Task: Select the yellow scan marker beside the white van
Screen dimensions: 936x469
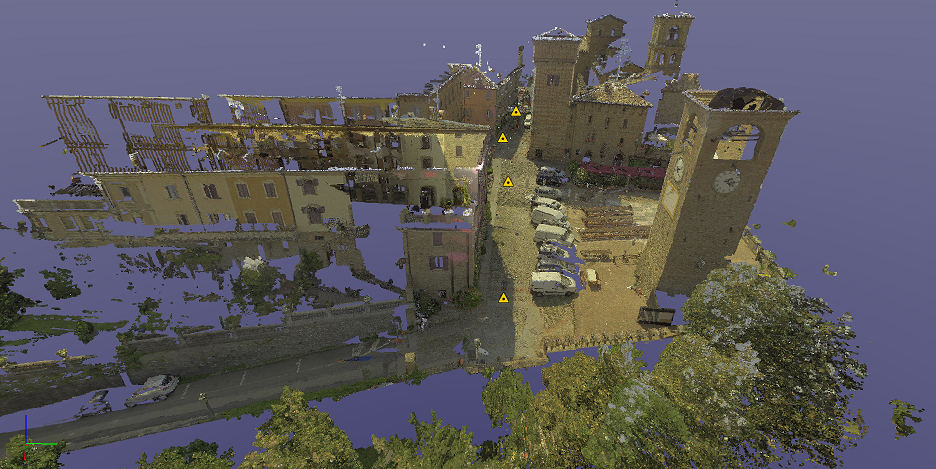Action: [504, 297]
